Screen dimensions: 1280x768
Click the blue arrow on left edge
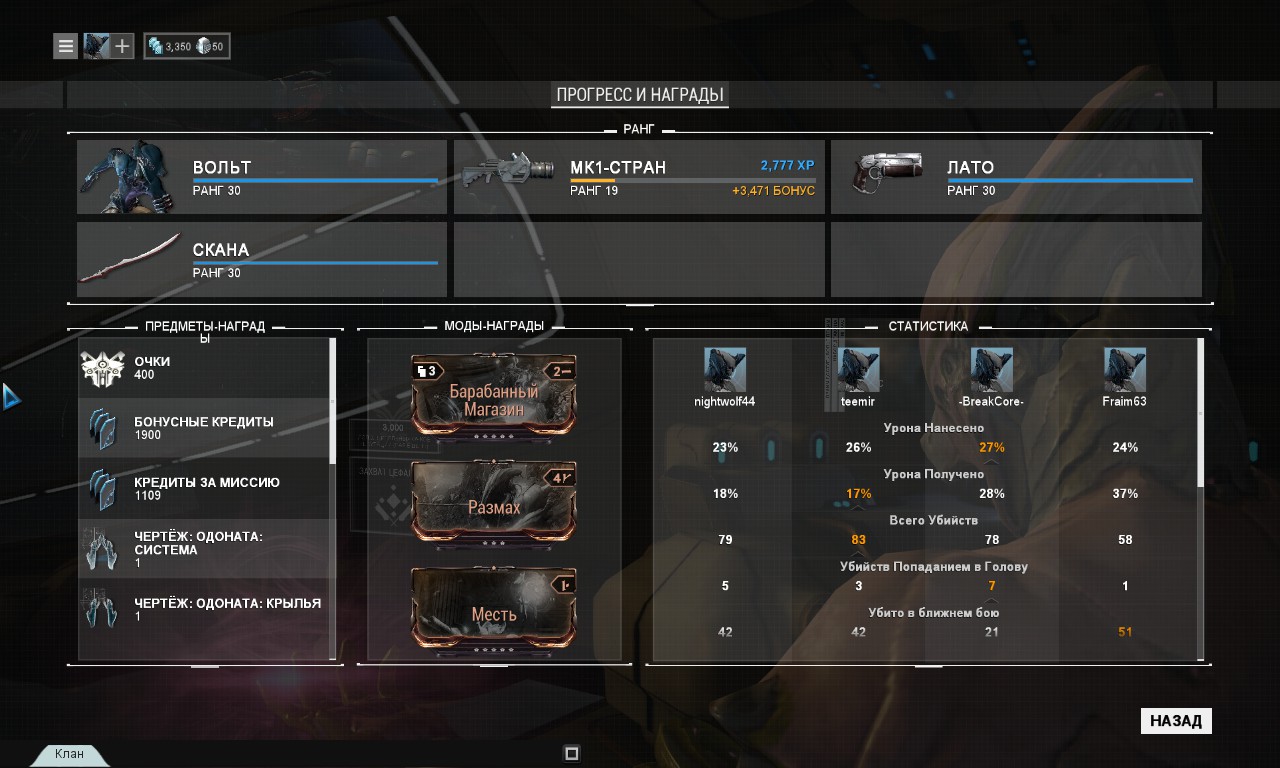tap(11, 396)
